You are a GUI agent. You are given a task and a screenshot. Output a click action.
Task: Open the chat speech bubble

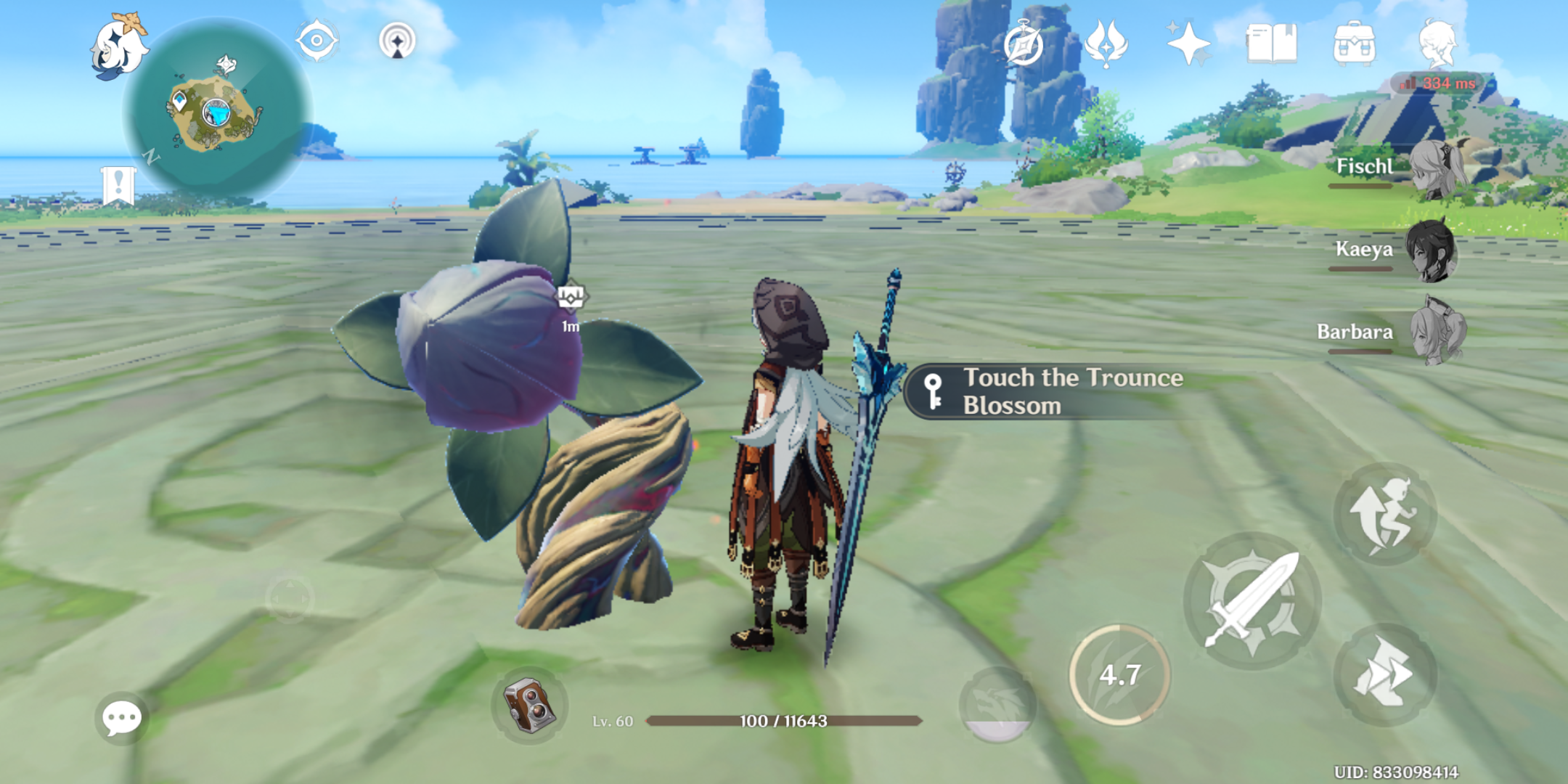pos(121,719)
